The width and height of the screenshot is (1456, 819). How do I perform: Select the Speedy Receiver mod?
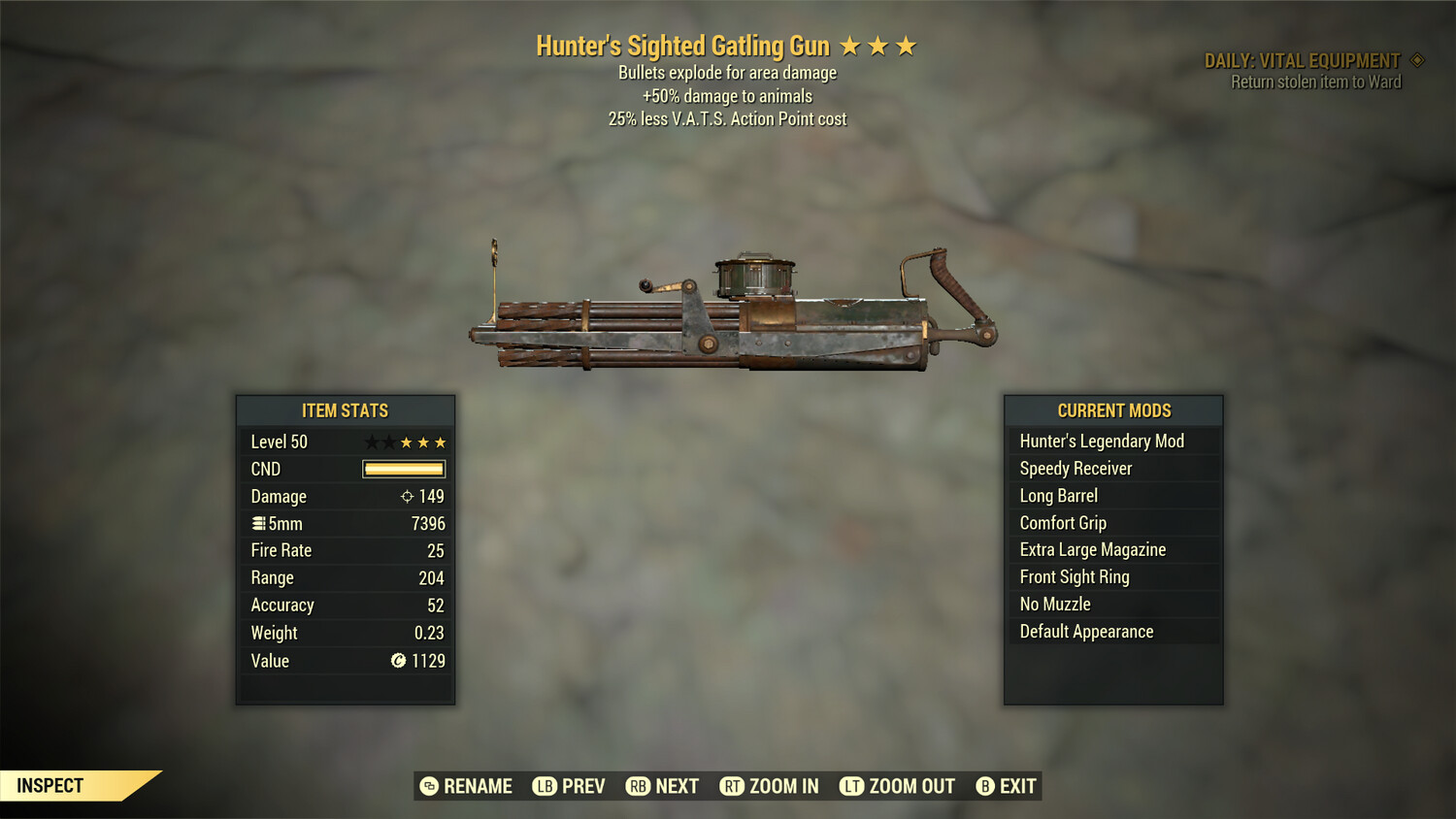point(1075,468)
